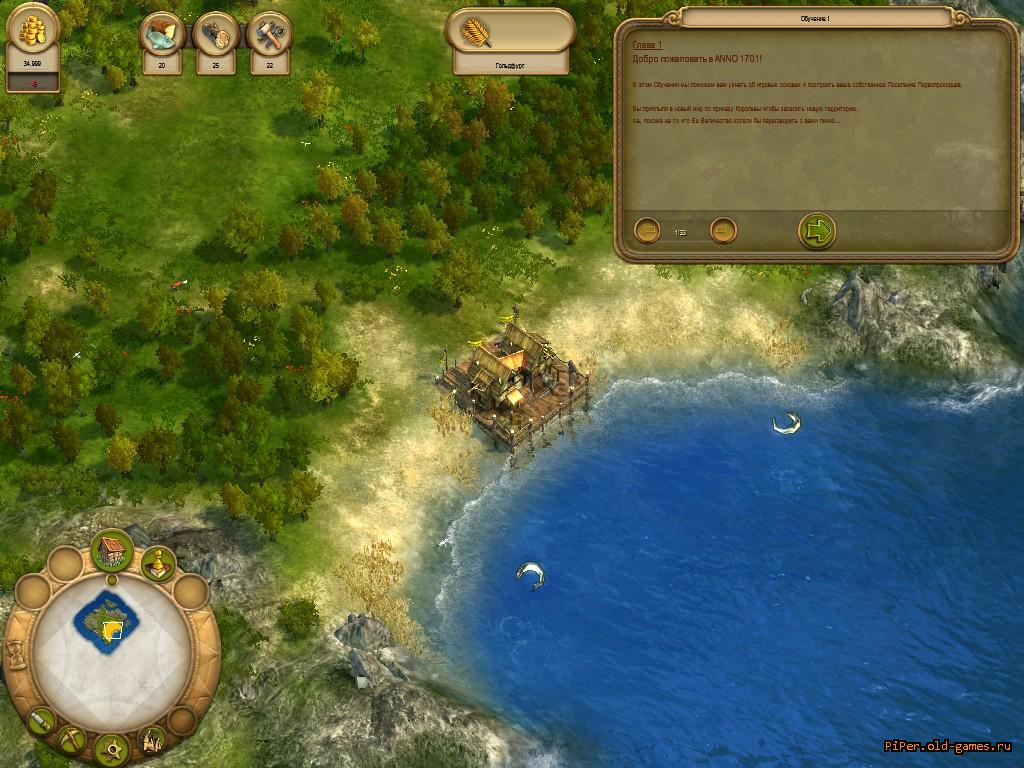Viewport: 1024px width, 768px height.
Task: Flip to the next tutorial page
Action: [723, 231]
